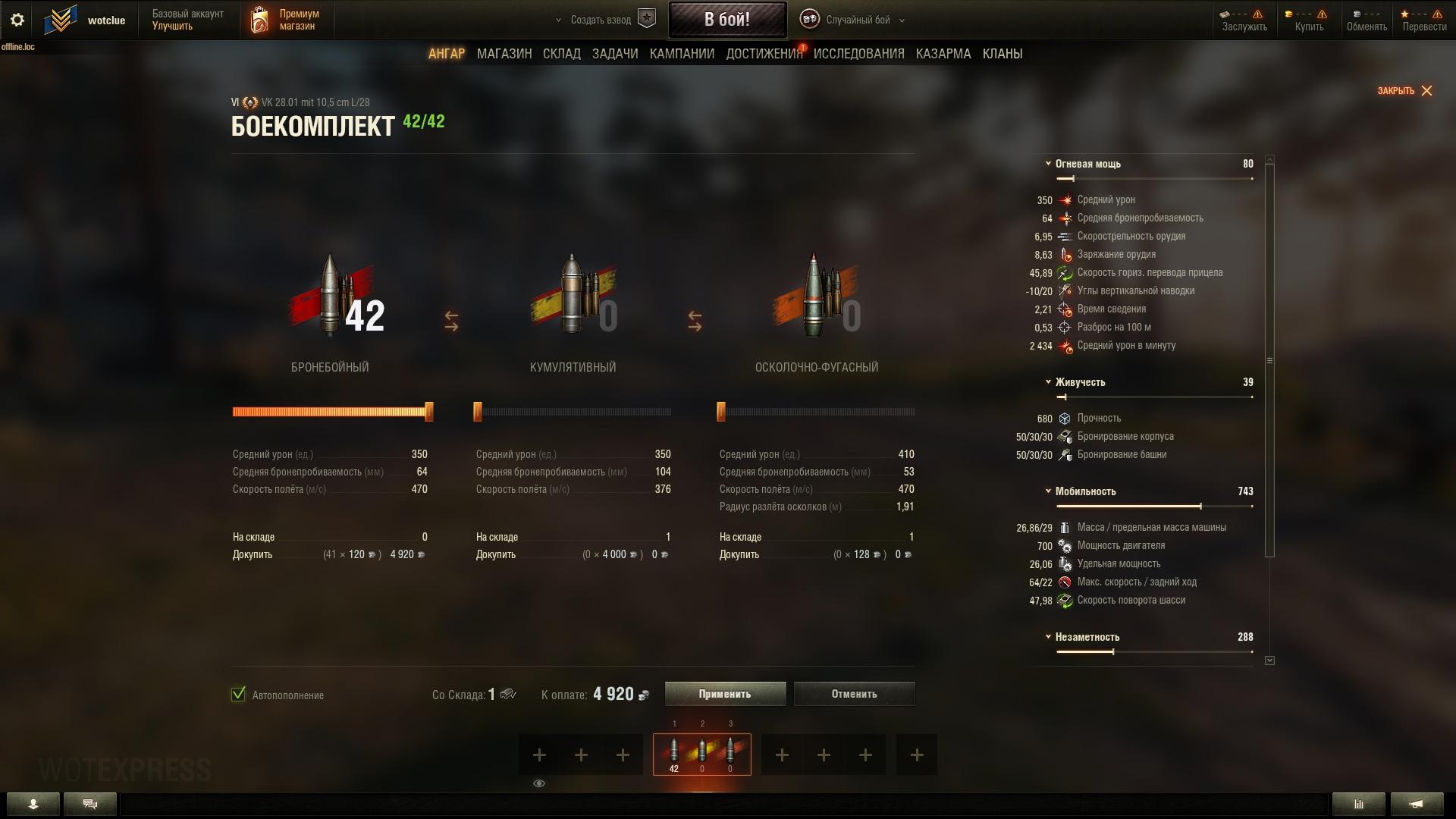Open the КАМПАНИИ tab

pyautogui.click(x=682, y=54)
